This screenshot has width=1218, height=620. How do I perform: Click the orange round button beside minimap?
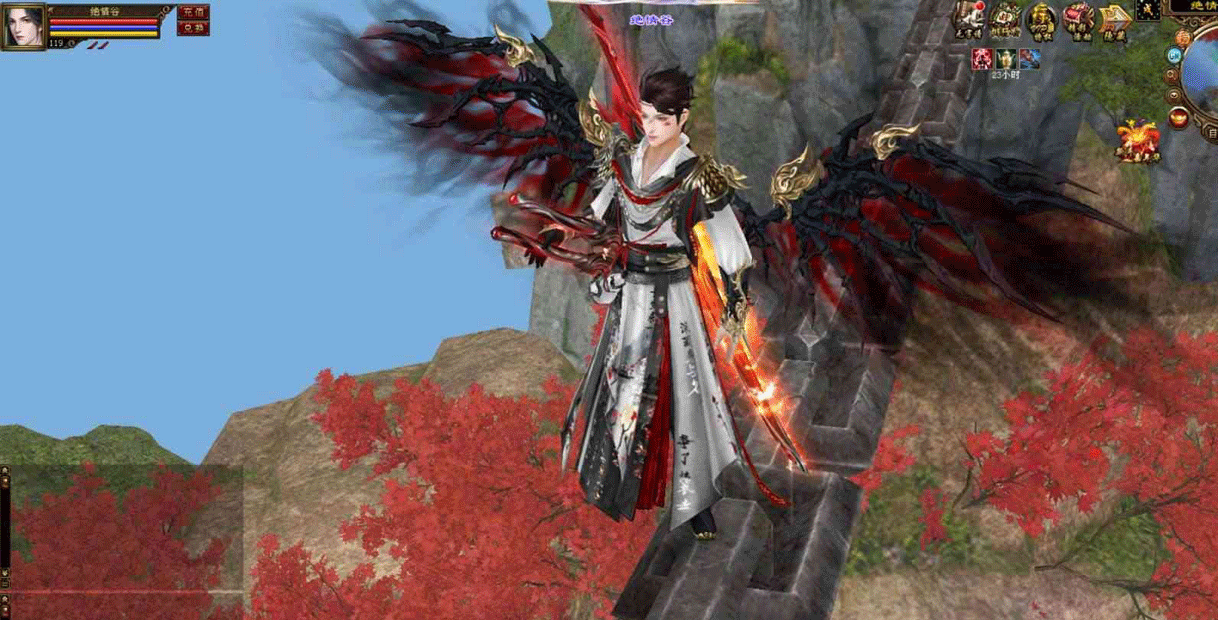coord(1183,38)
